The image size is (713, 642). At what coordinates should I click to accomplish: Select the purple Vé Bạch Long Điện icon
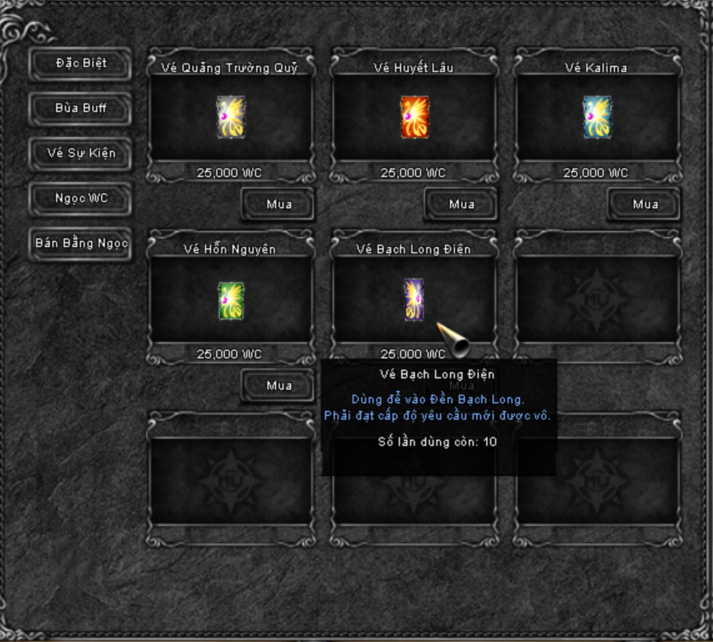click(x=414, y=299)
